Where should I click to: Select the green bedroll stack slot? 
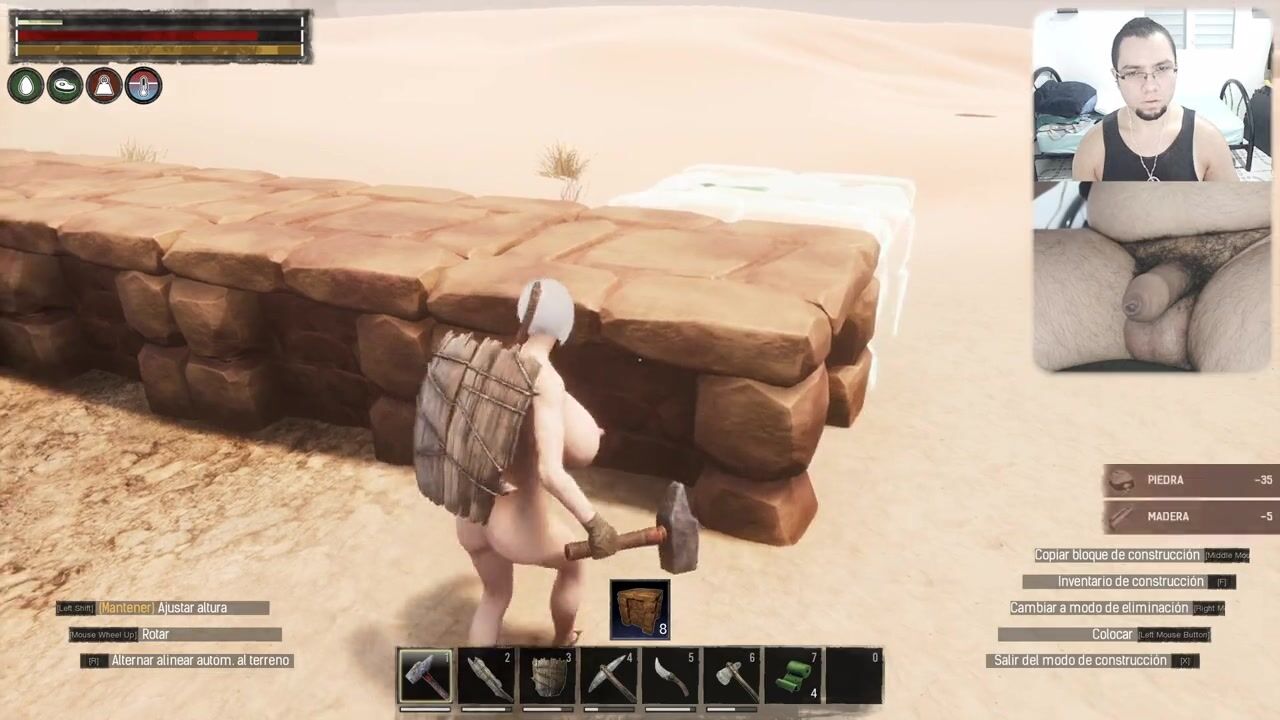(792, 676)
